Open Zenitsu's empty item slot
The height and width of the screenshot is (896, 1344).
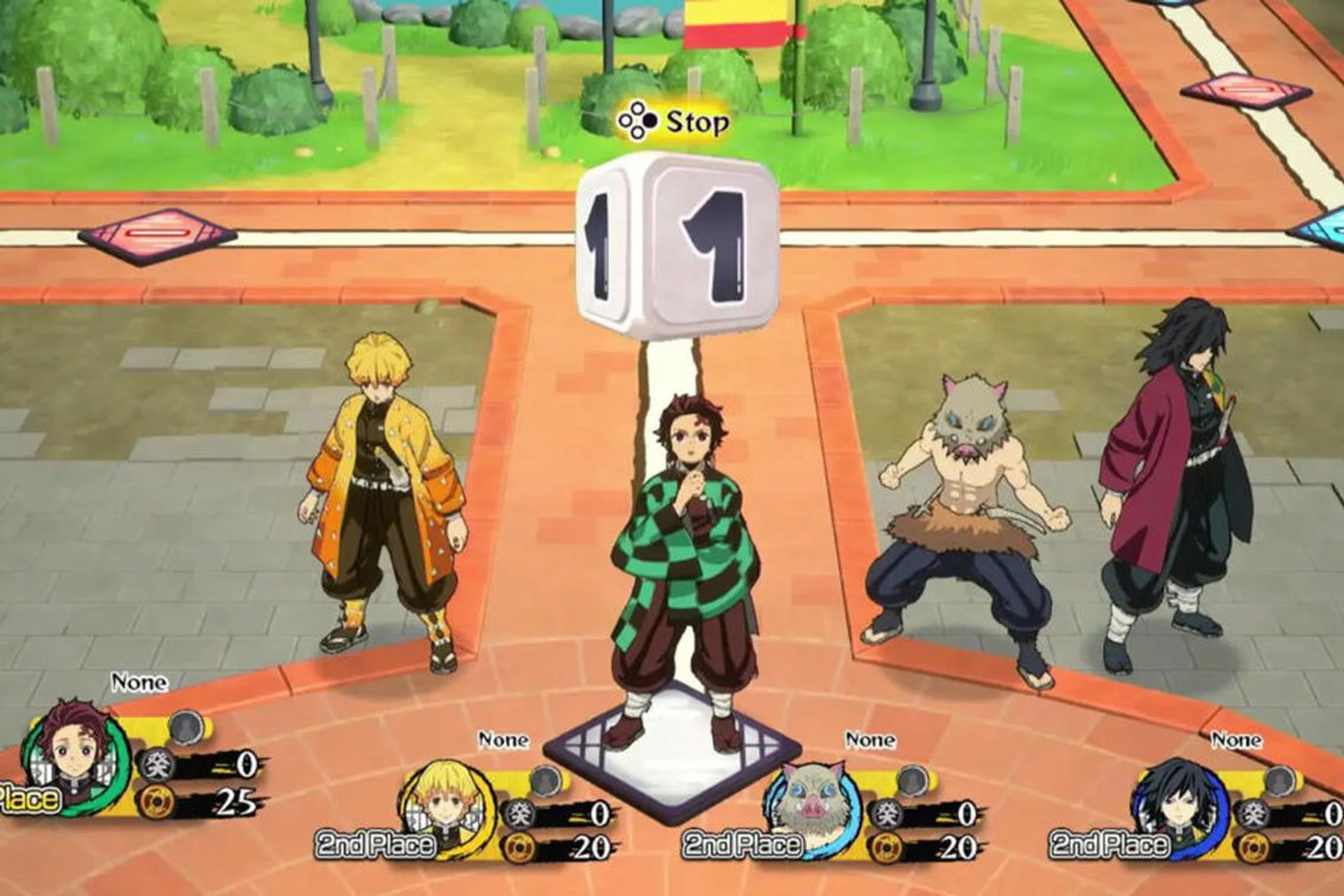(x=545, y=780)
